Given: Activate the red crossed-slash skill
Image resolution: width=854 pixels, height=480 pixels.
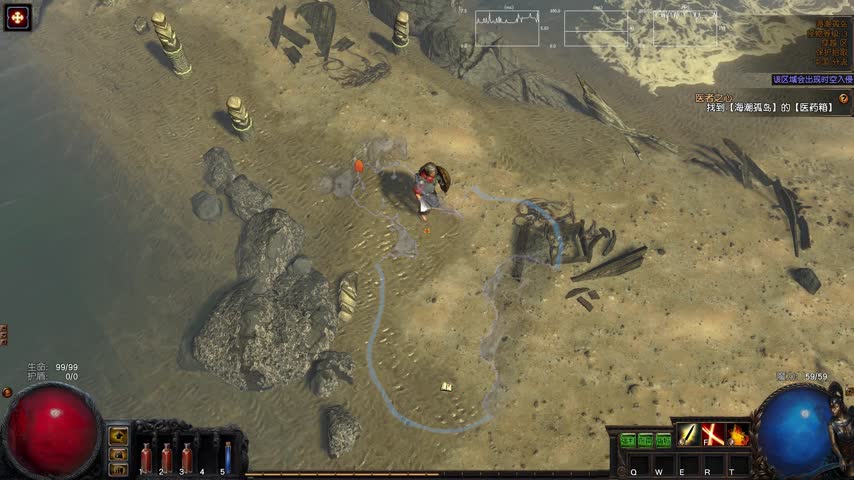Looking at the screenshot, I should [713, 435].
